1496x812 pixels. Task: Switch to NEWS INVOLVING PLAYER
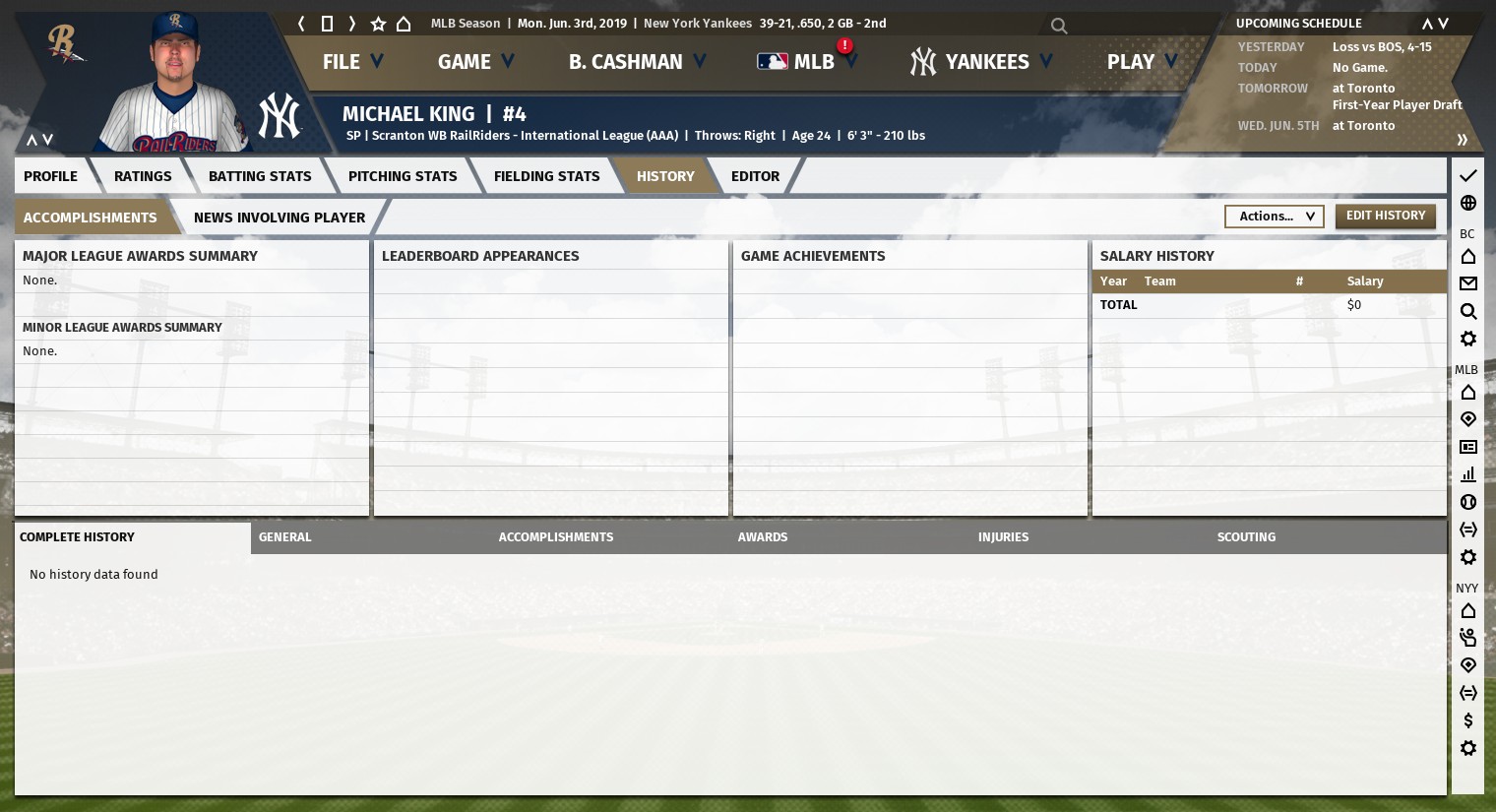pyautogui.click(x=280, y=218)
